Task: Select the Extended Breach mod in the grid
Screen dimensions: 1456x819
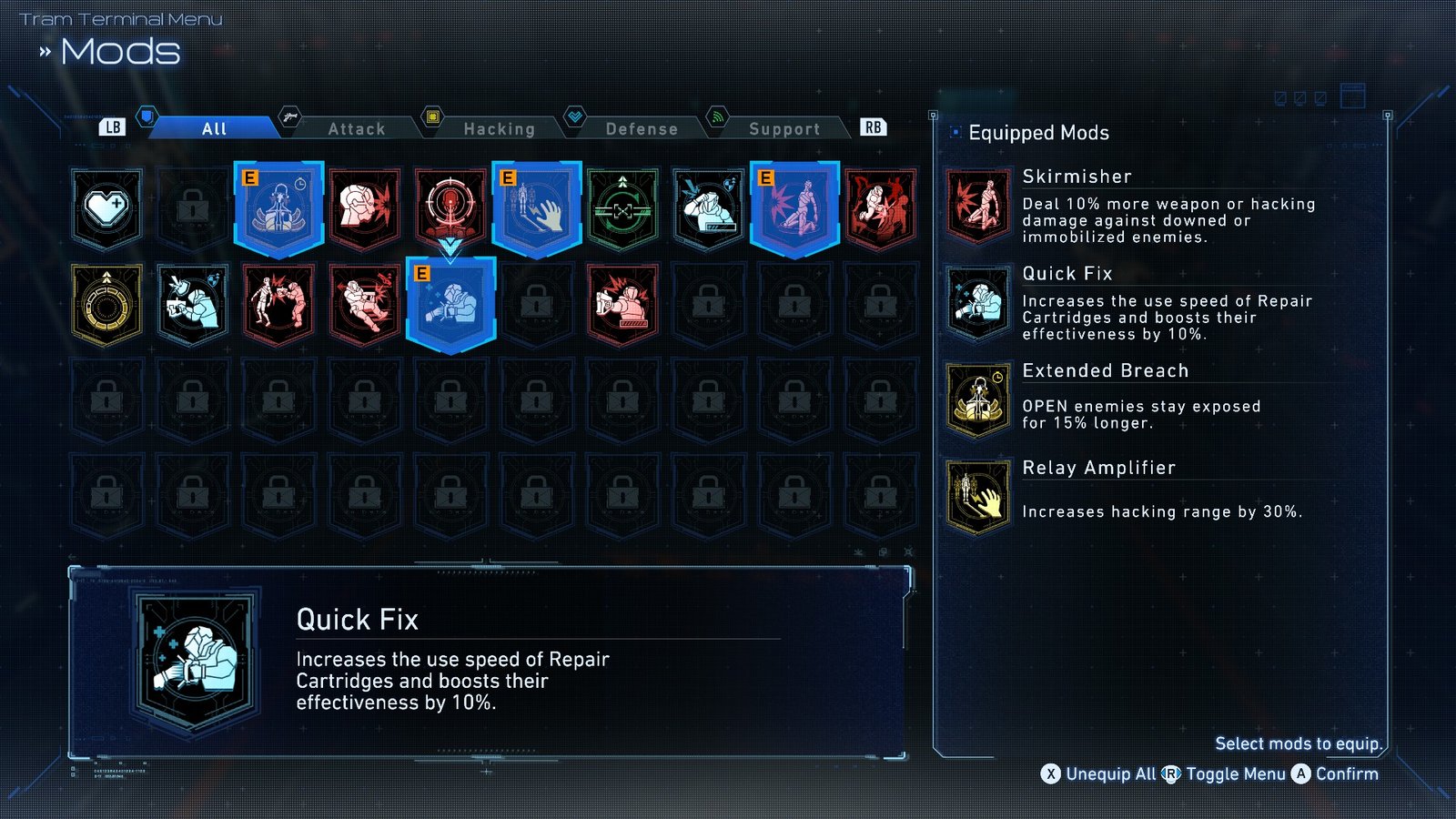Action: click(x=279, y=209)
